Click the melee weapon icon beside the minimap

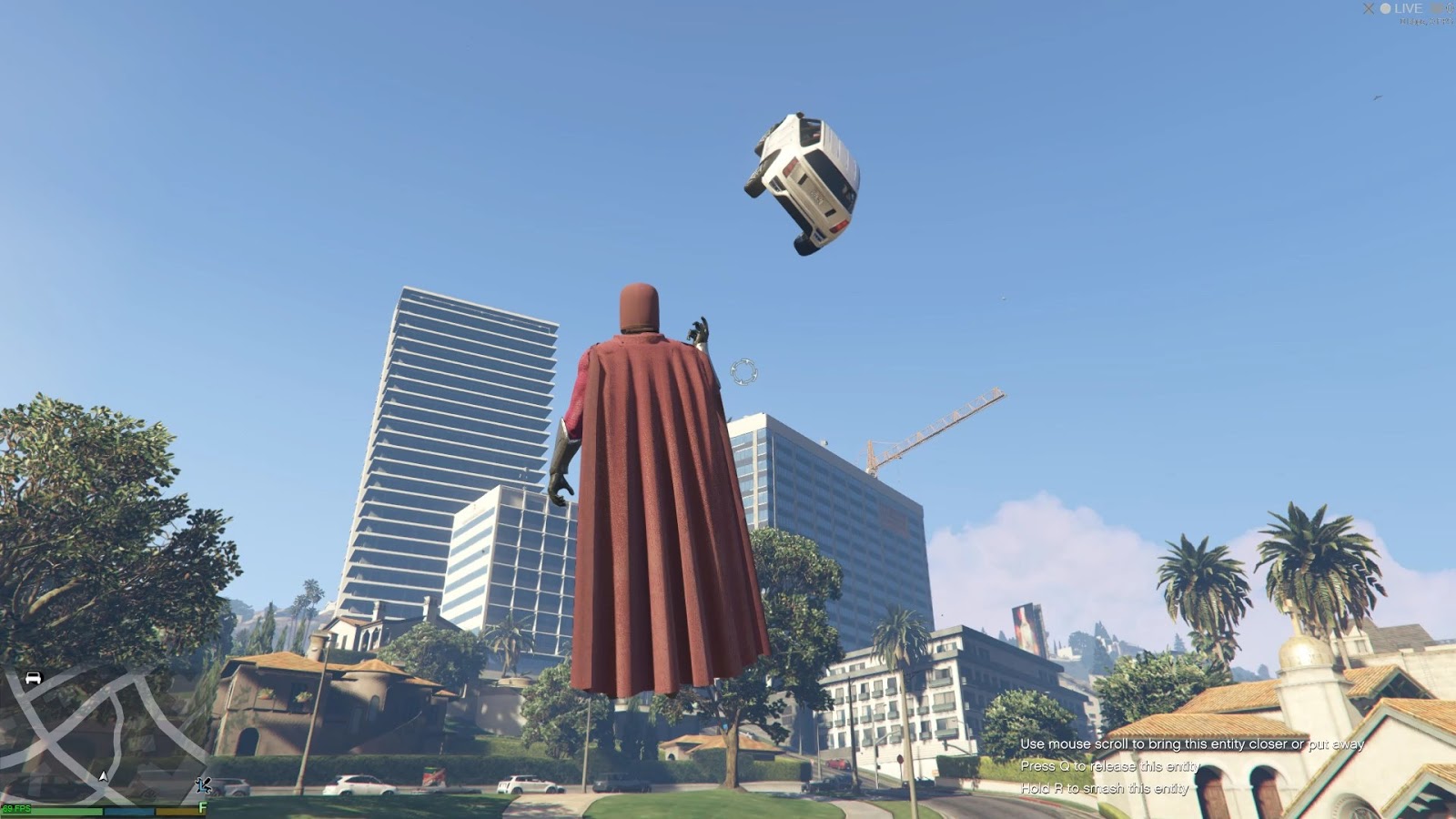click(x=204, y=784)
